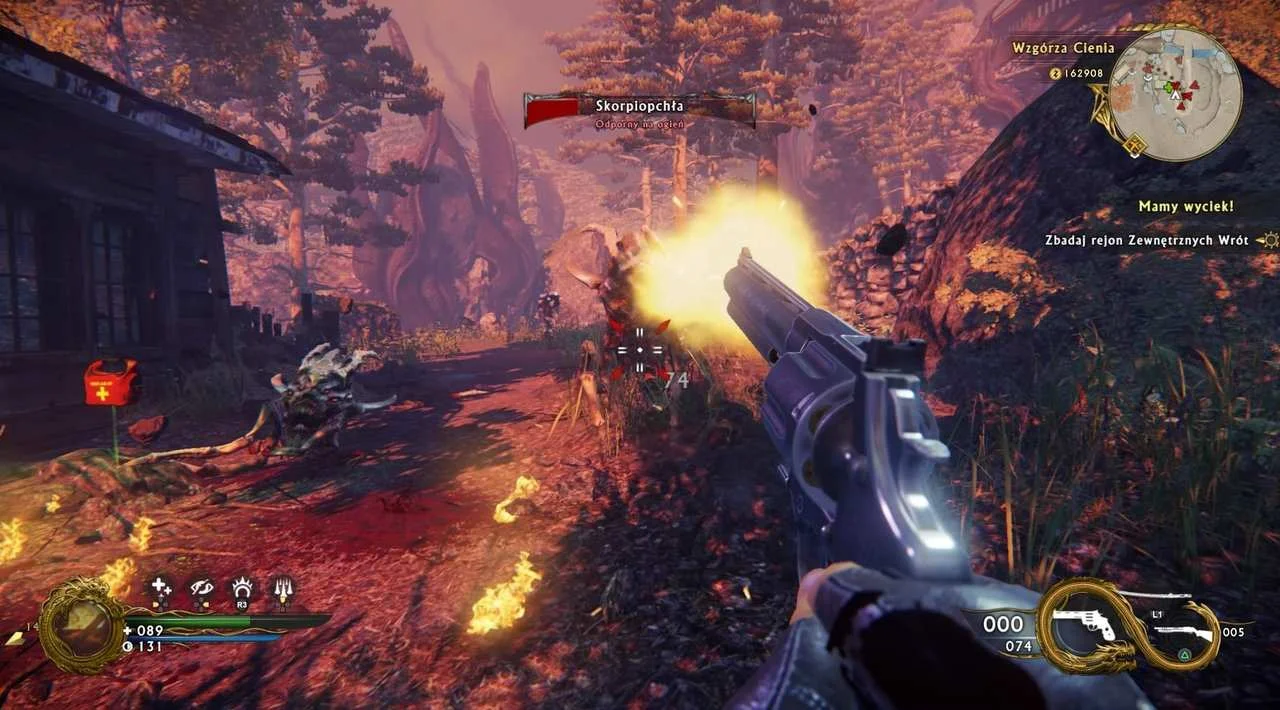This screenshot has height=710, width=1280.
Task: Click the Skorpiopchła enemy name plate
Action: (639, 109)
